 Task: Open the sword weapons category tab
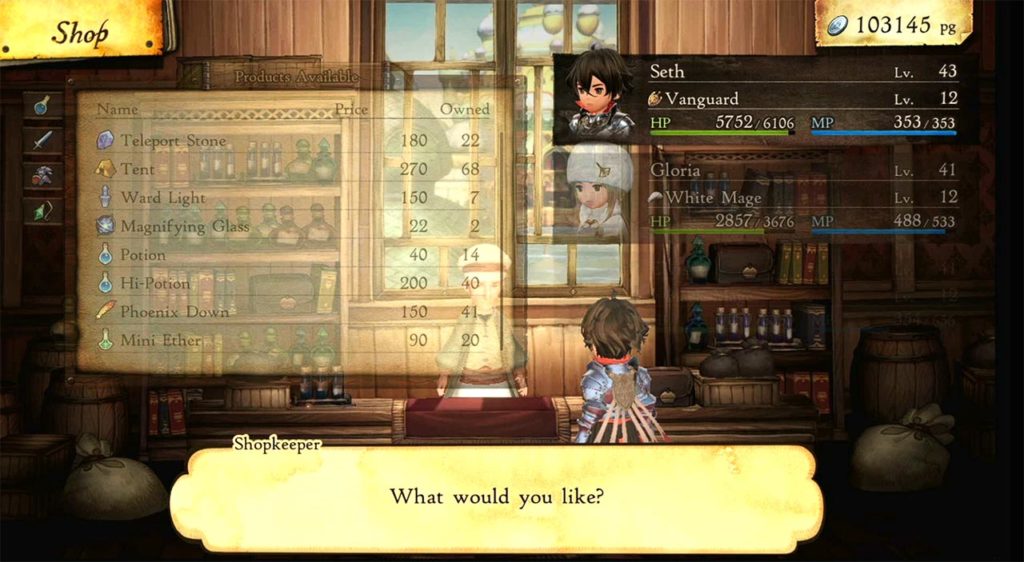(42, 140)
